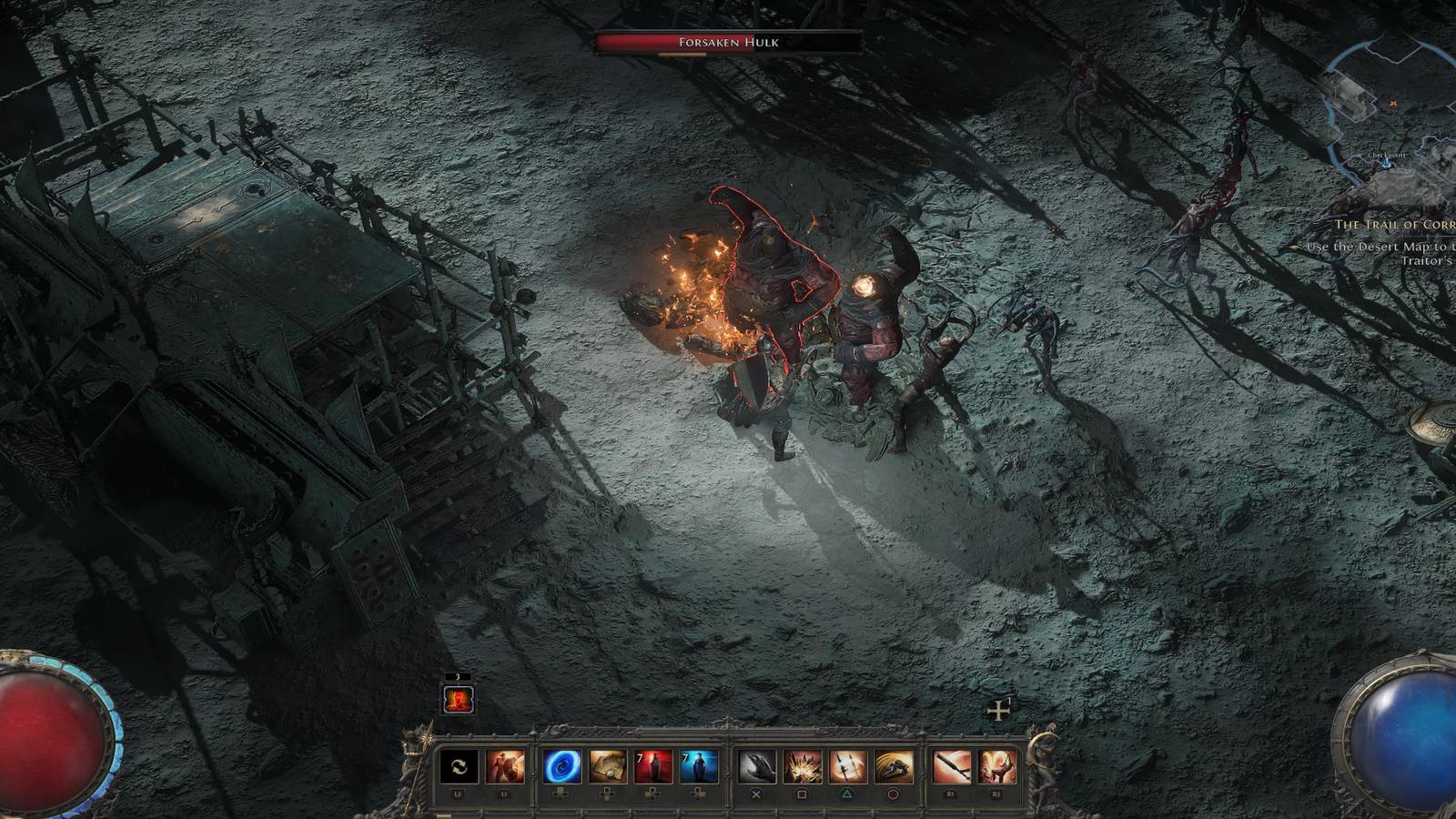Click the burning buff icon with 3 stacks
Screen dimensions: 1456x819
(x=458, y=699)
